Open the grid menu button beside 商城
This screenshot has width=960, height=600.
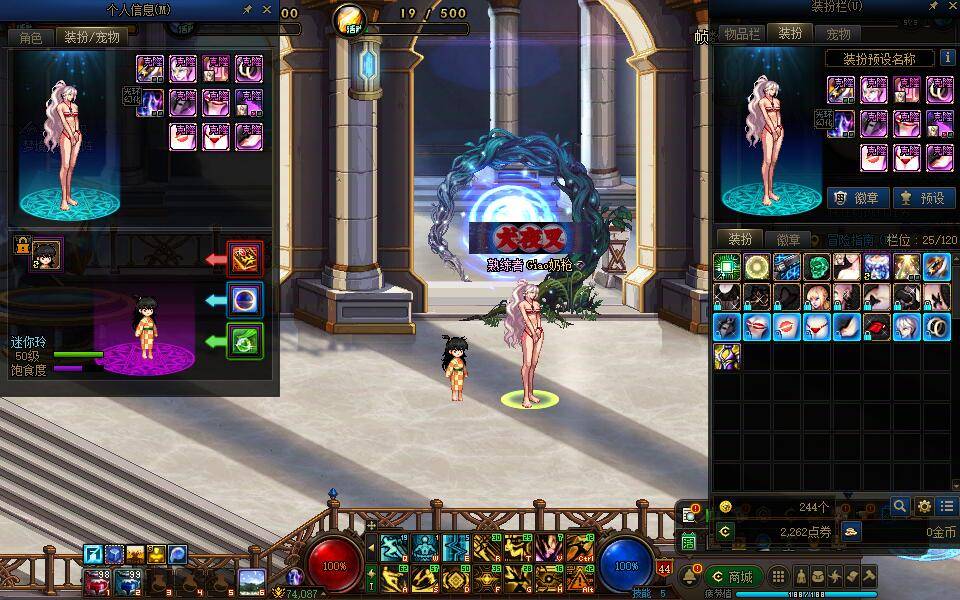coord(778,577)
